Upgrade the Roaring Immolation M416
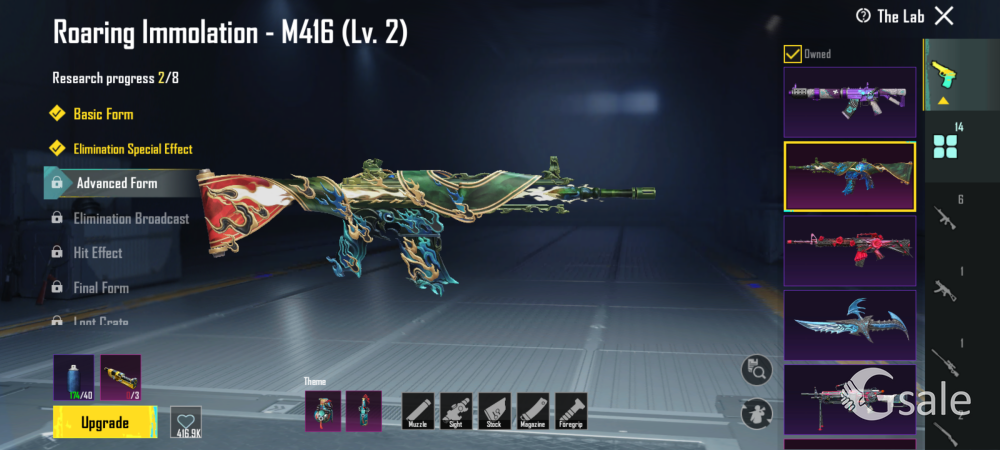The height and width of the screenshot is (450, 1000). [105, 422]
